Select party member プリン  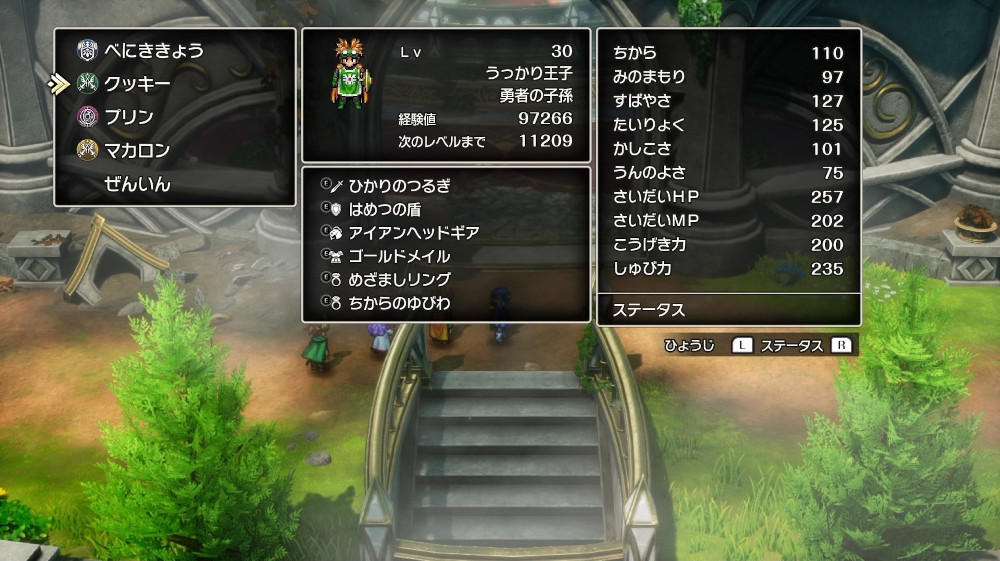point(129,117)
